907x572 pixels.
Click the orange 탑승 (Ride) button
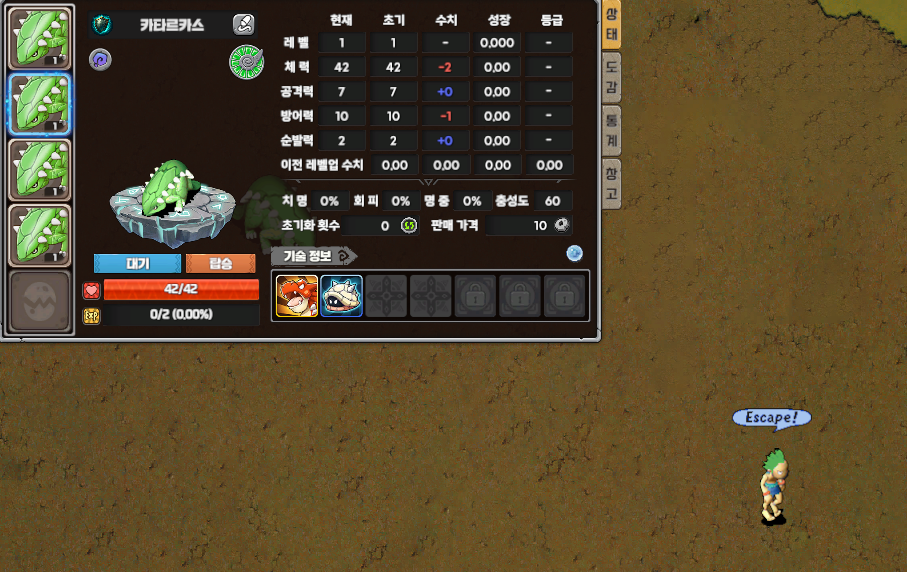(x=220, y=264)
